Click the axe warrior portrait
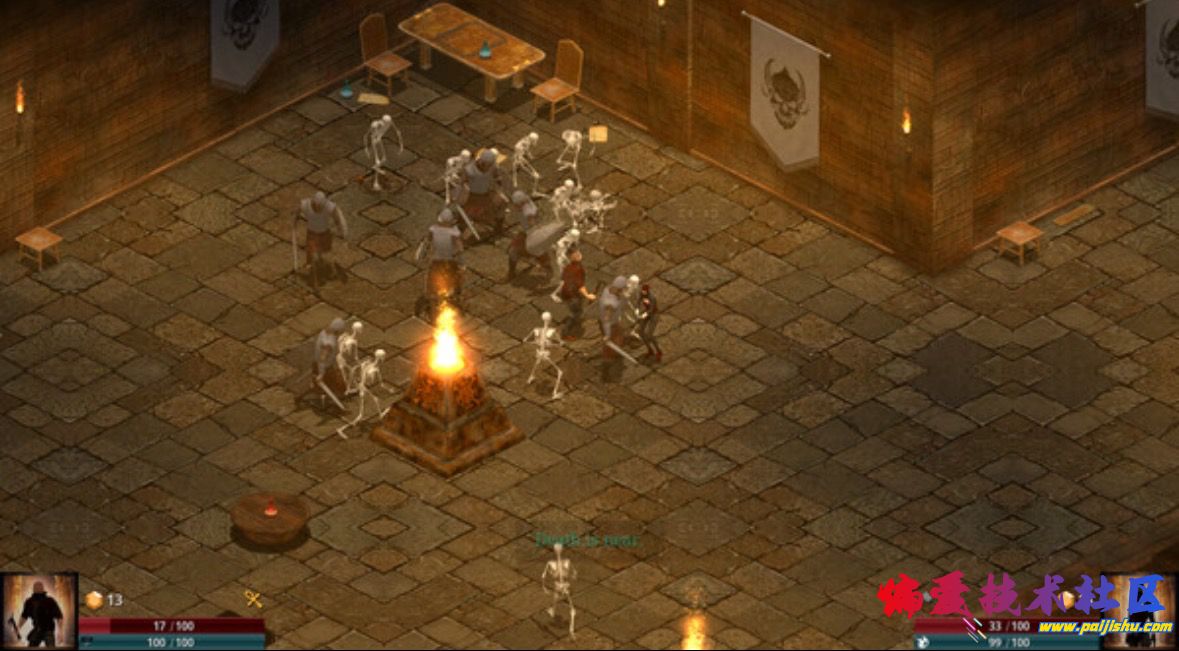 pos(38,611)
